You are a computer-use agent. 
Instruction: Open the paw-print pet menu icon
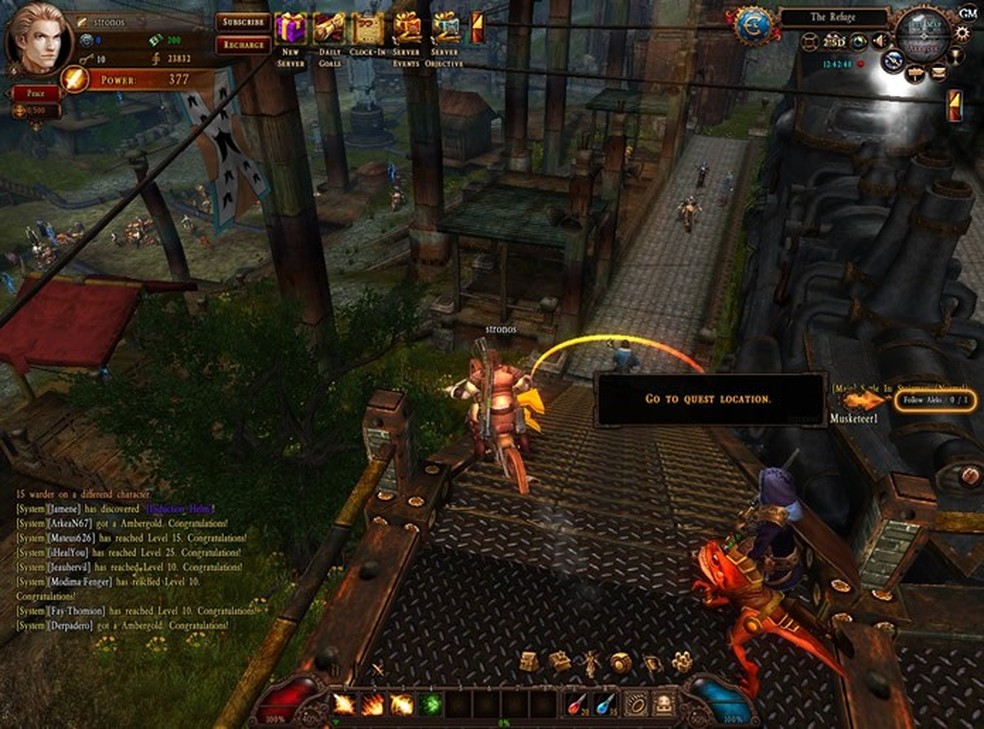tap(682, 662)
